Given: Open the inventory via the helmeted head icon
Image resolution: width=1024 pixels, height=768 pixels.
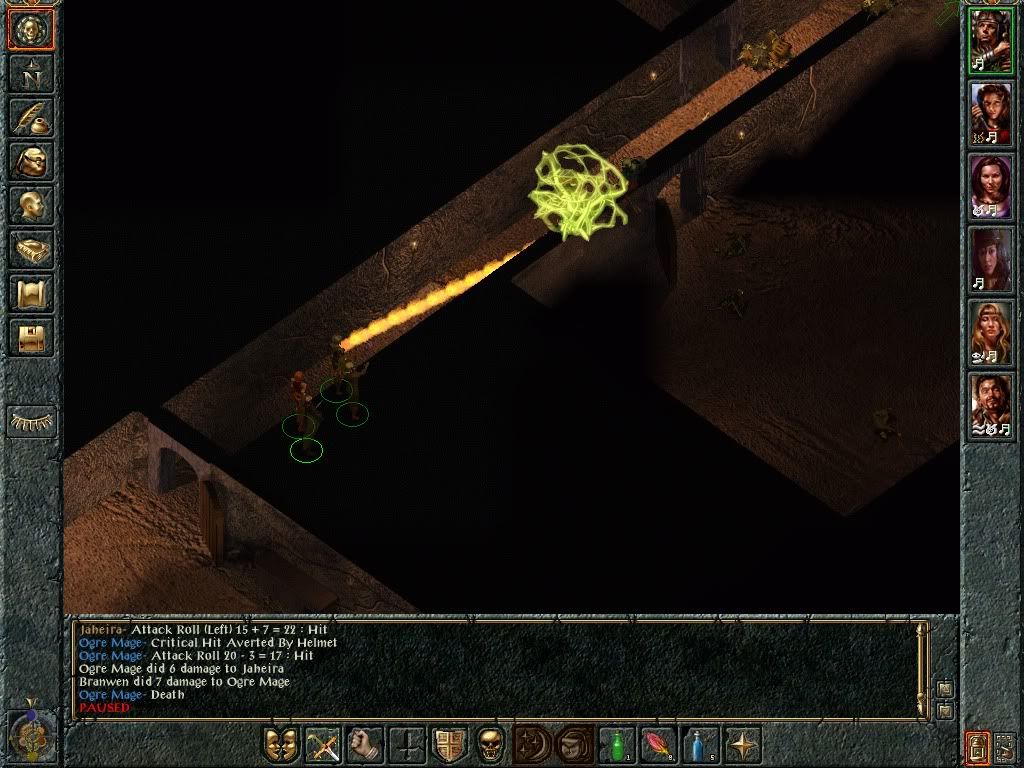Looking at the screenshot, I should click(31, 161).
